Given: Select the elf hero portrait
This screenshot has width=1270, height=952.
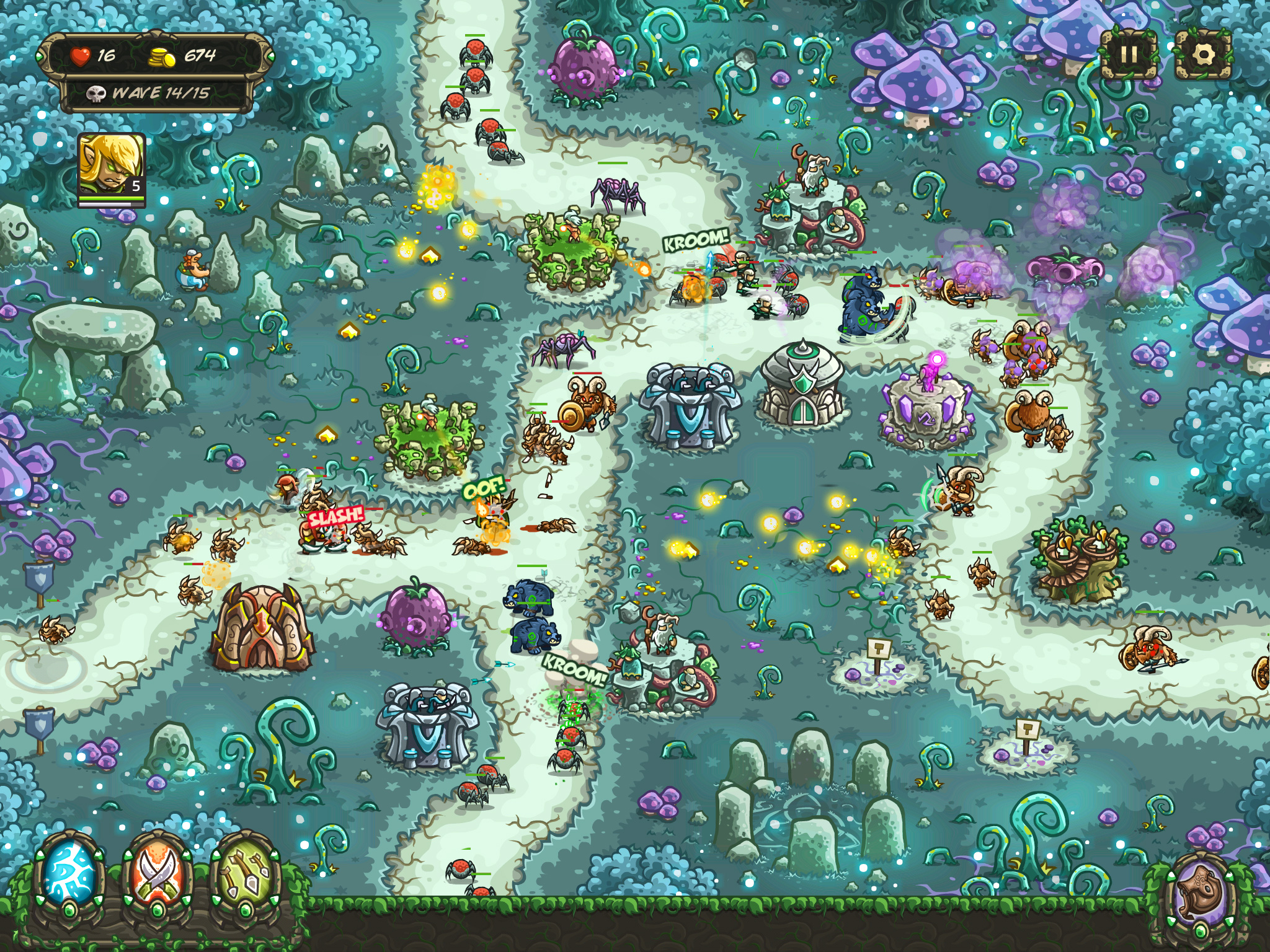Looking at the screenshot, I should click(112, 165).
